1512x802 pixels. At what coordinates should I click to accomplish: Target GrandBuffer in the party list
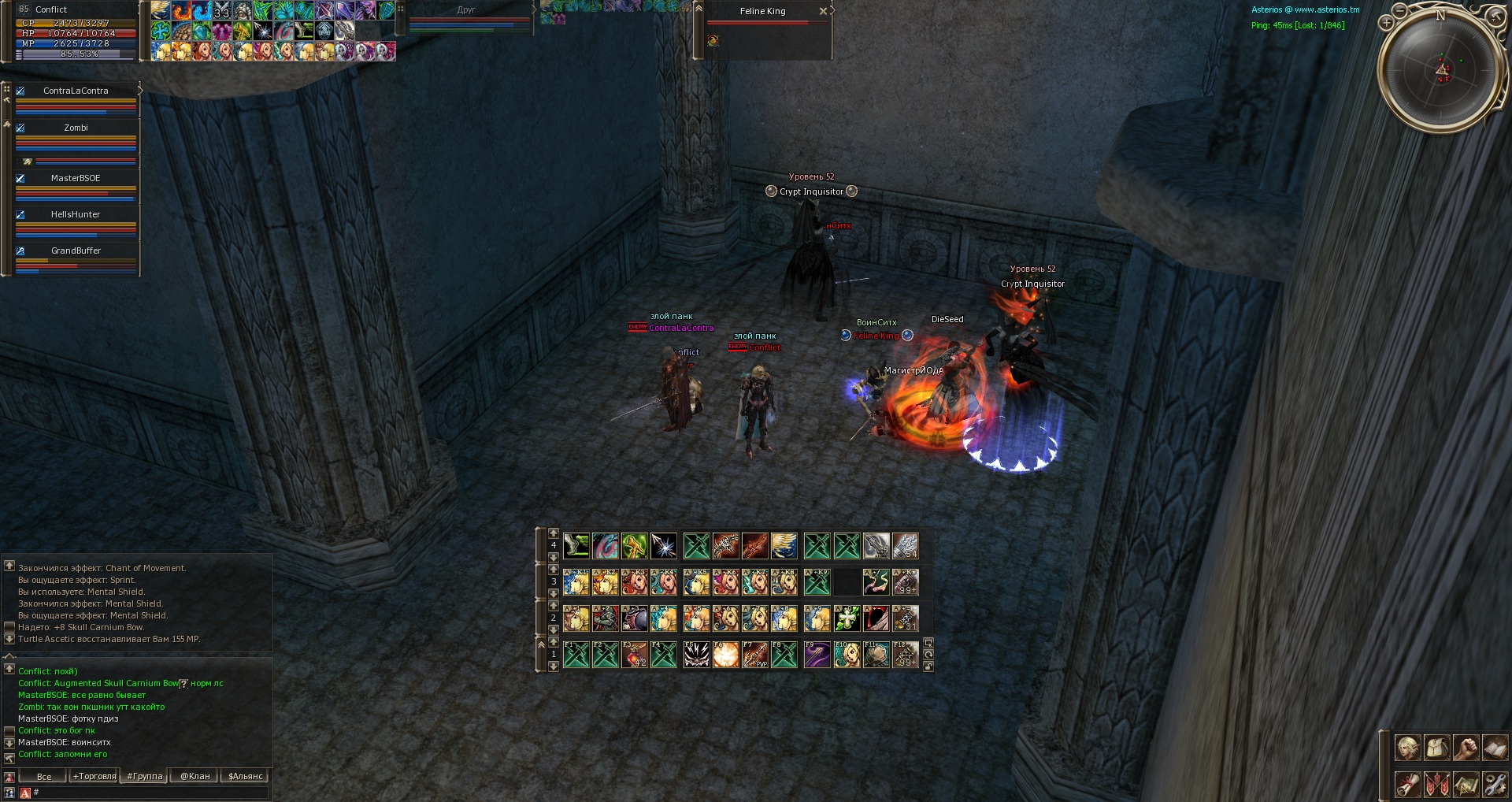tap(76, 251)
